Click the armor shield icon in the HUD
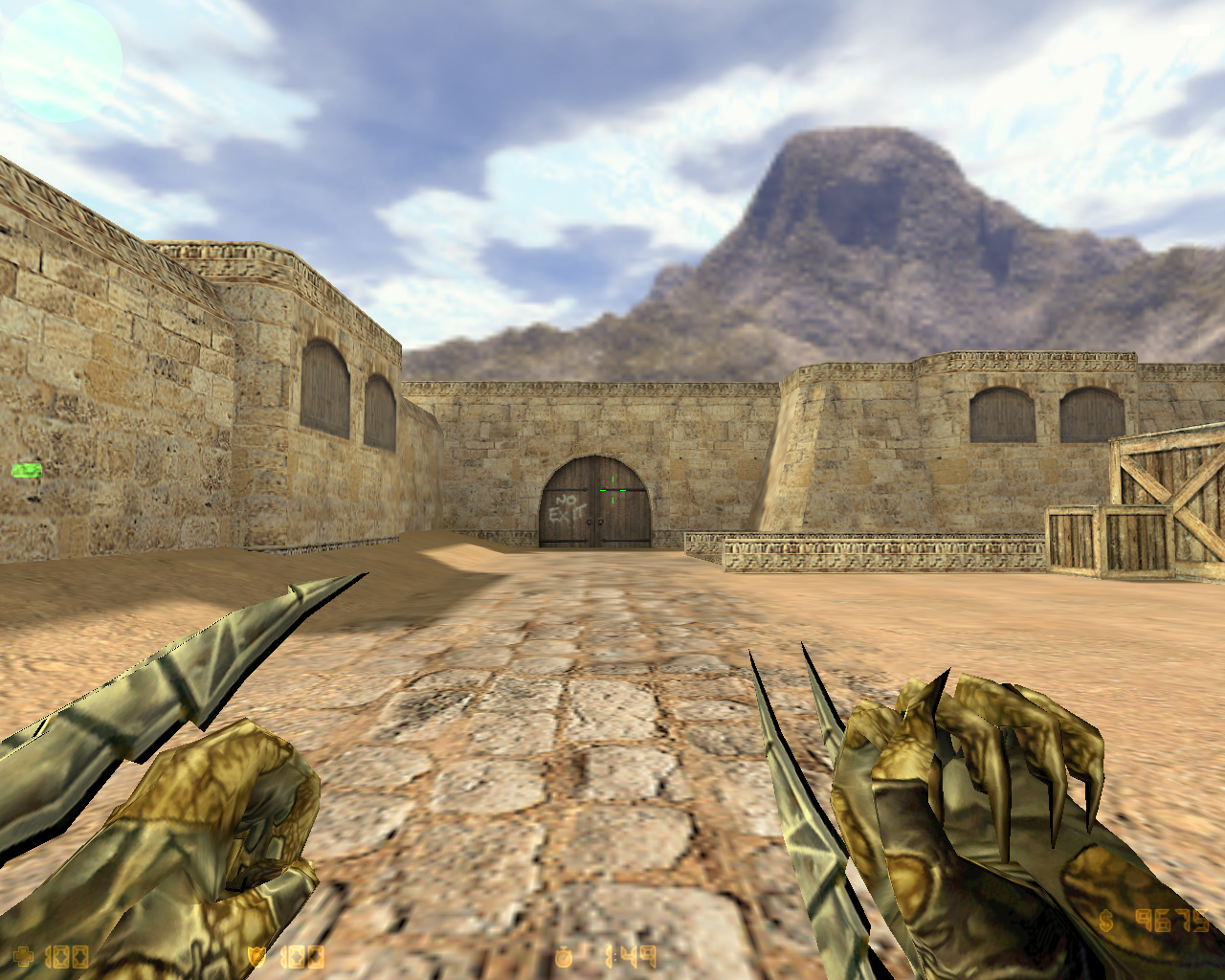1225x980 pixels. point(256,955)
